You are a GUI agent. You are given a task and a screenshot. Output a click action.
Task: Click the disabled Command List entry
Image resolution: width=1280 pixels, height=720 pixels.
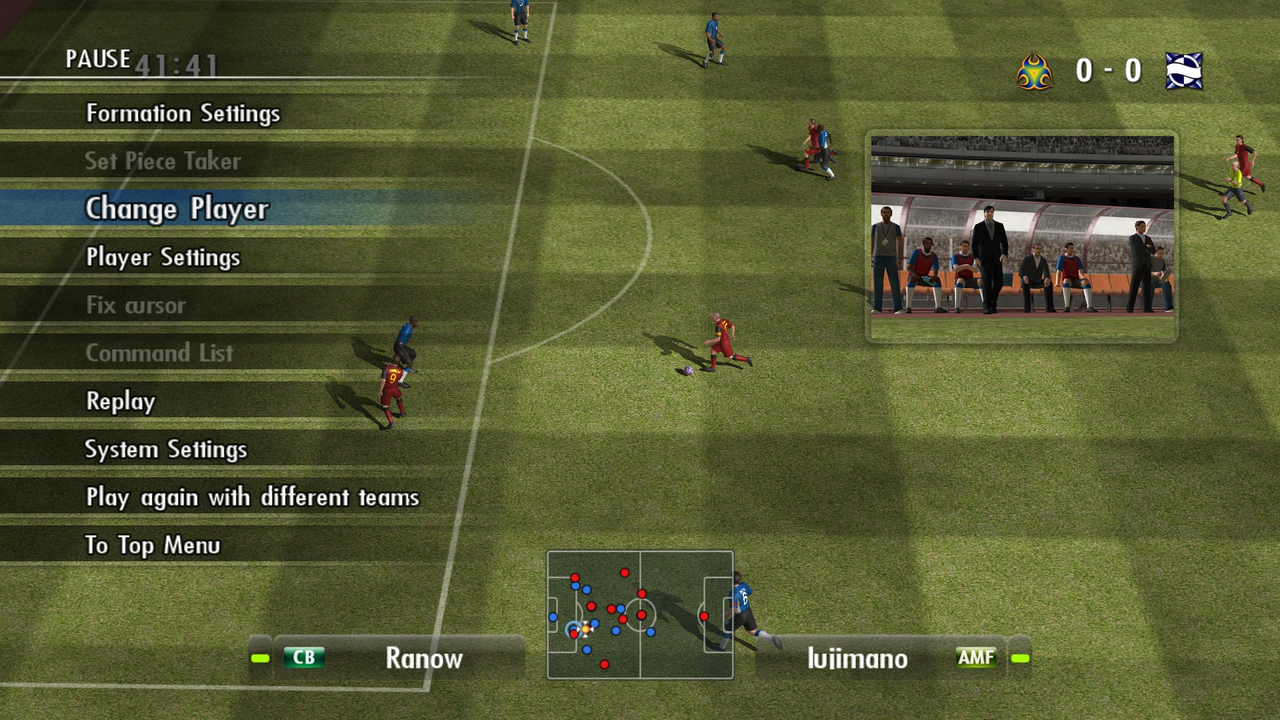[159, 353]
